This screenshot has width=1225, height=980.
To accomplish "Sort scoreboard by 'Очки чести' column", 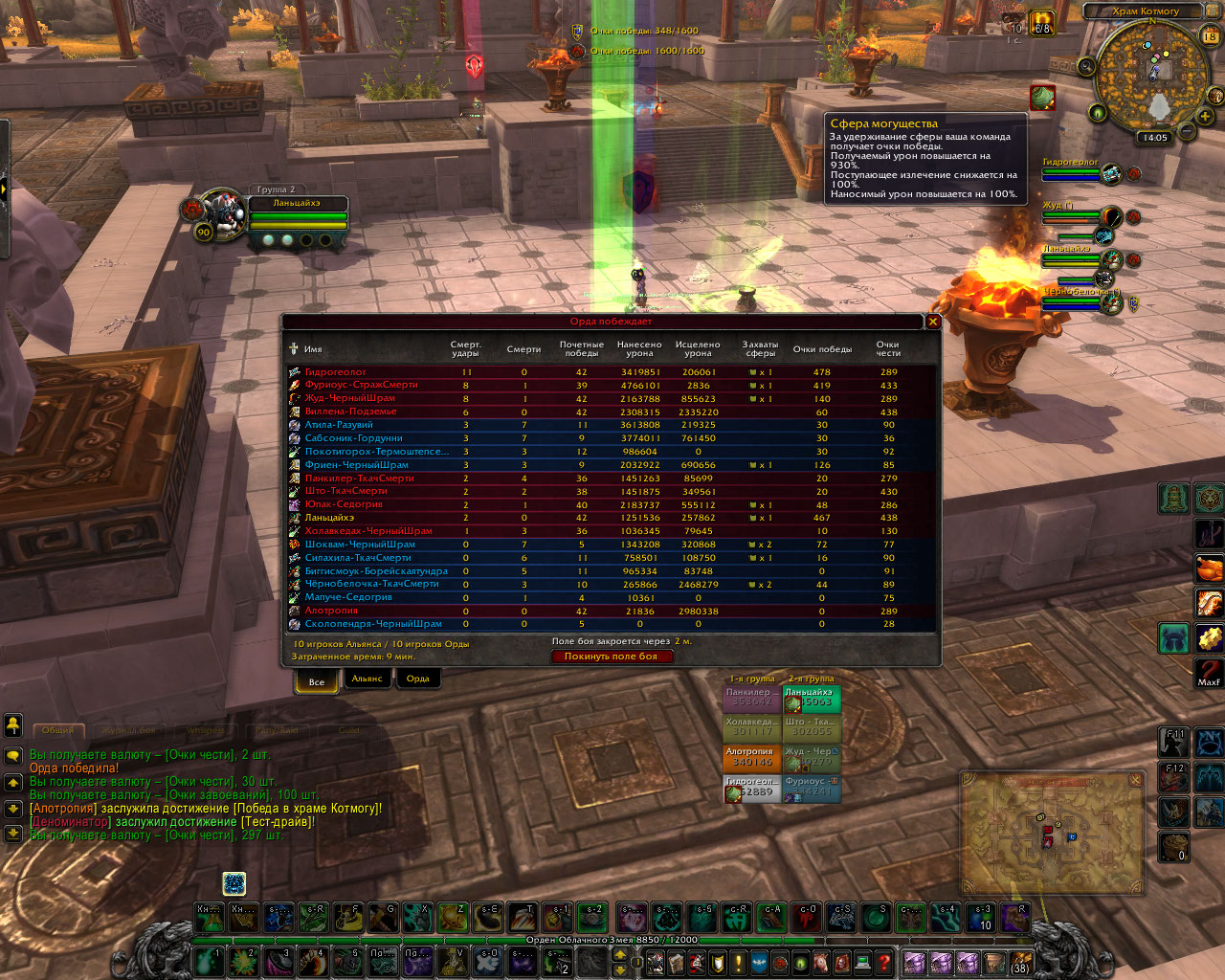I will point(888,349).
